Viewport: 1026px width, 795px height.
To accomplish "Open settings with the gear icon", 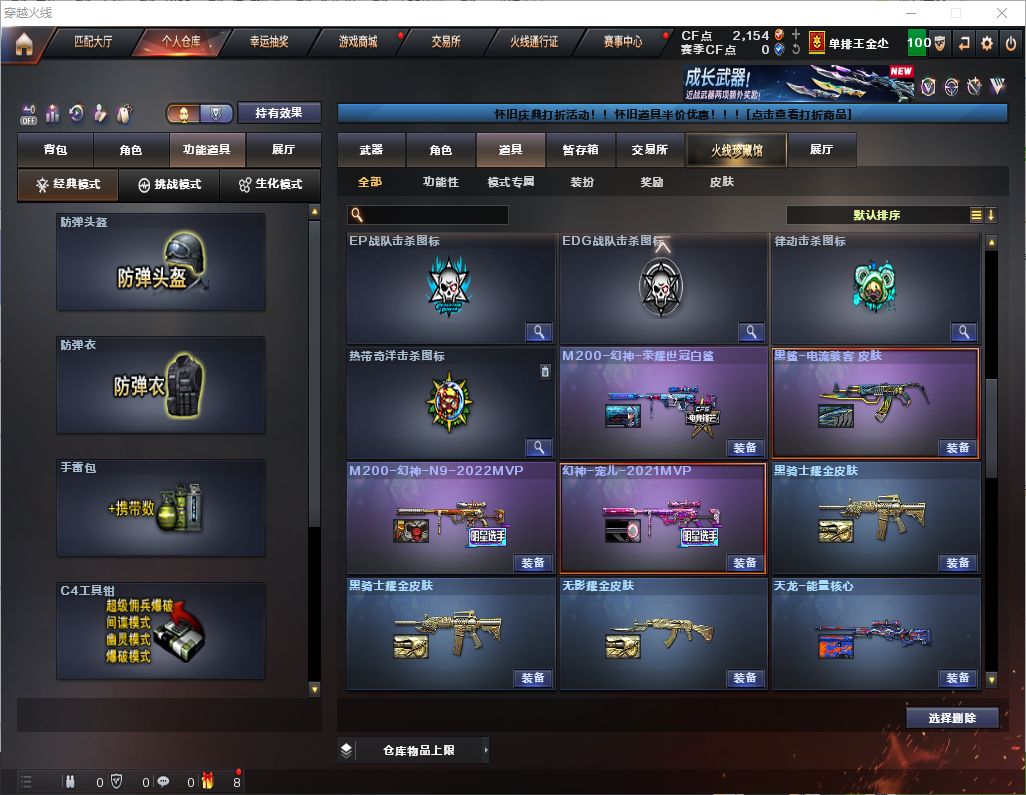I will pos(986,43).
